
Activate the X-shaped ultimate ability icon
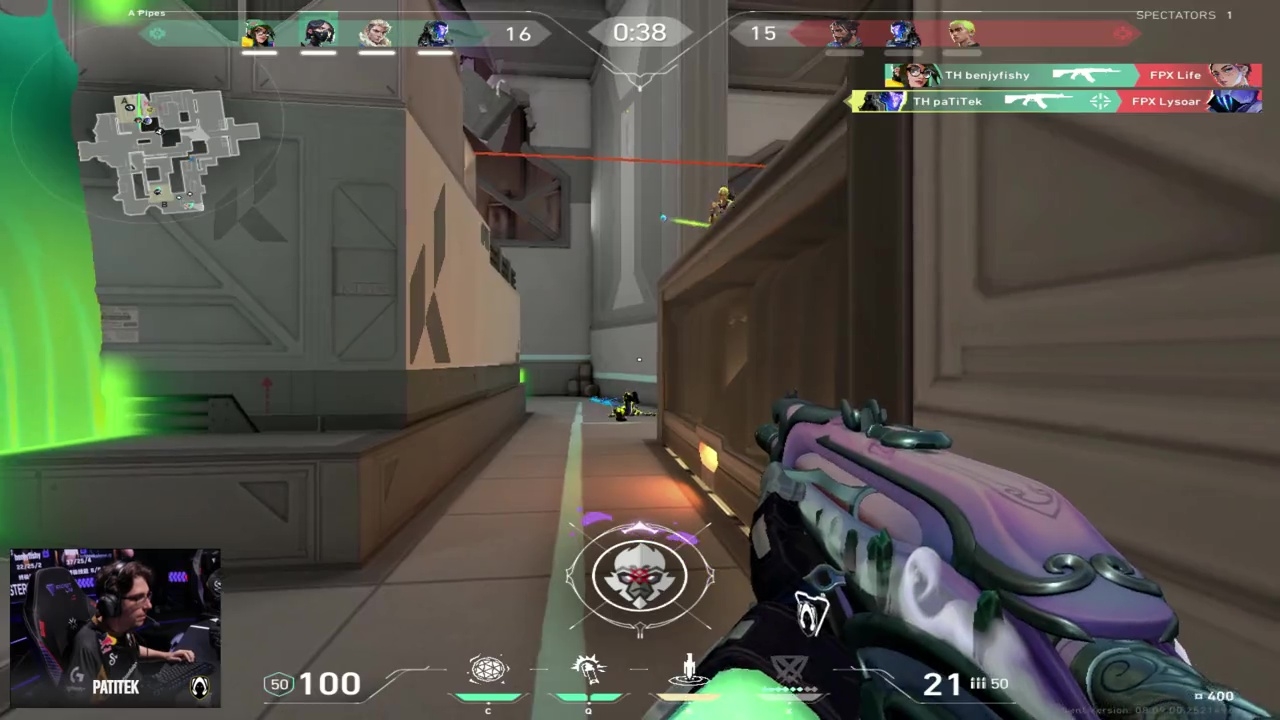(790, 672)
